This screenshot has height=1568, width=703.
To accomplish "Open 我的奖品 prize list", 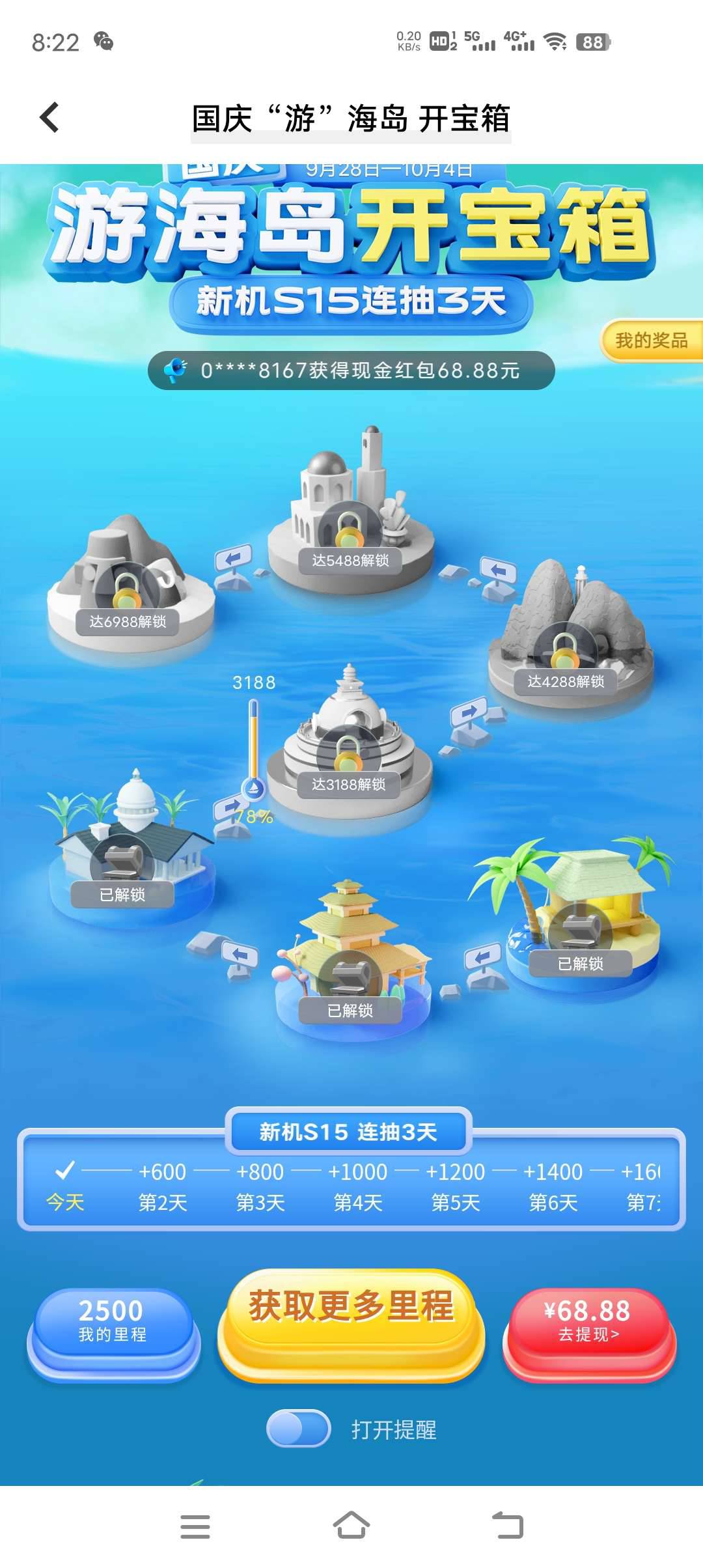I will (x=651, y=340).
